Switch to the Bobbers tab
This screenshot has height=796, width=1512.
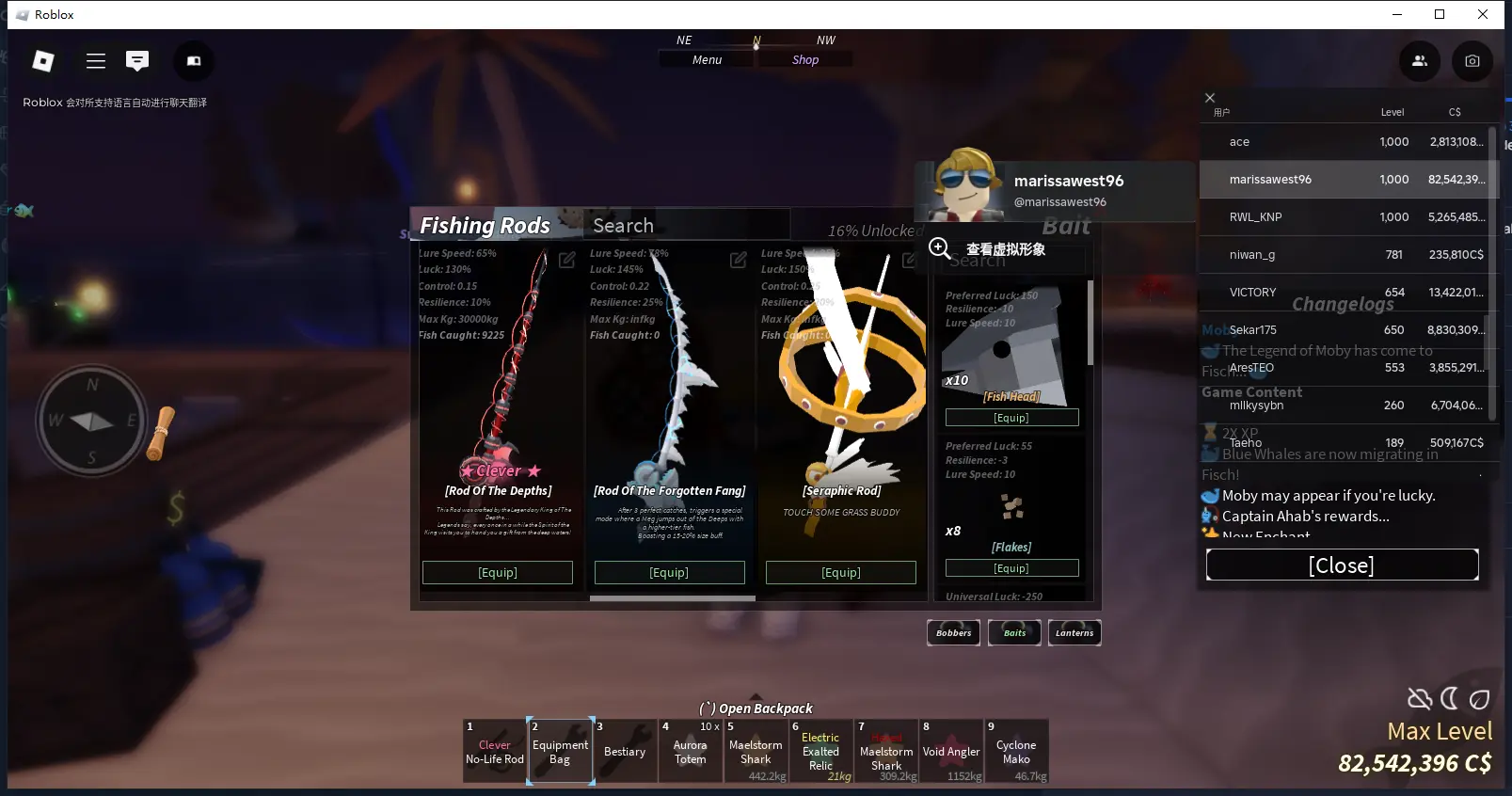(953, 632)
